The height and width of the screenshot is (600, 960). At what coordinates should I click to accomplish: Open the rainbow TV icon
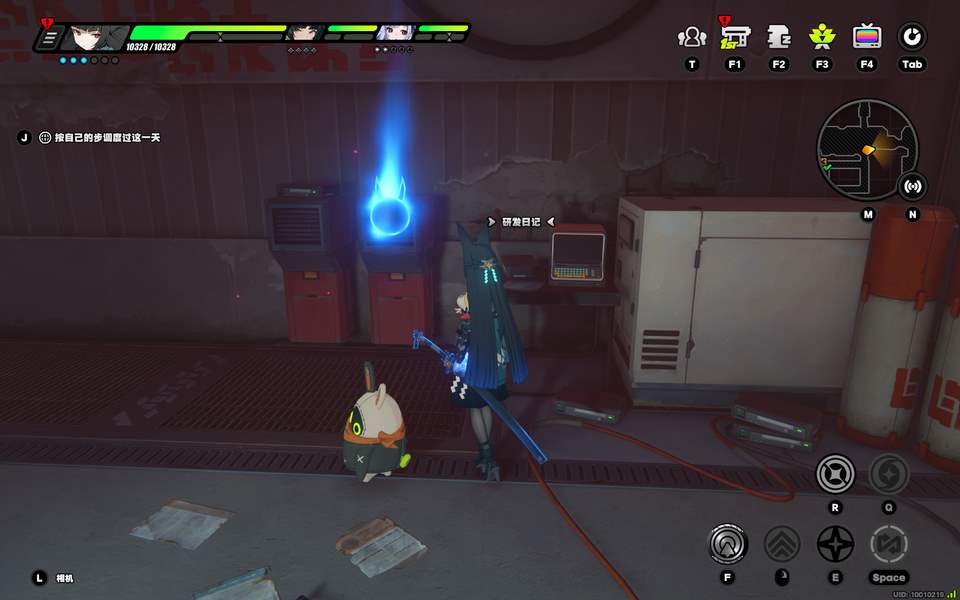pyautogui.click(x=867, y=37)
